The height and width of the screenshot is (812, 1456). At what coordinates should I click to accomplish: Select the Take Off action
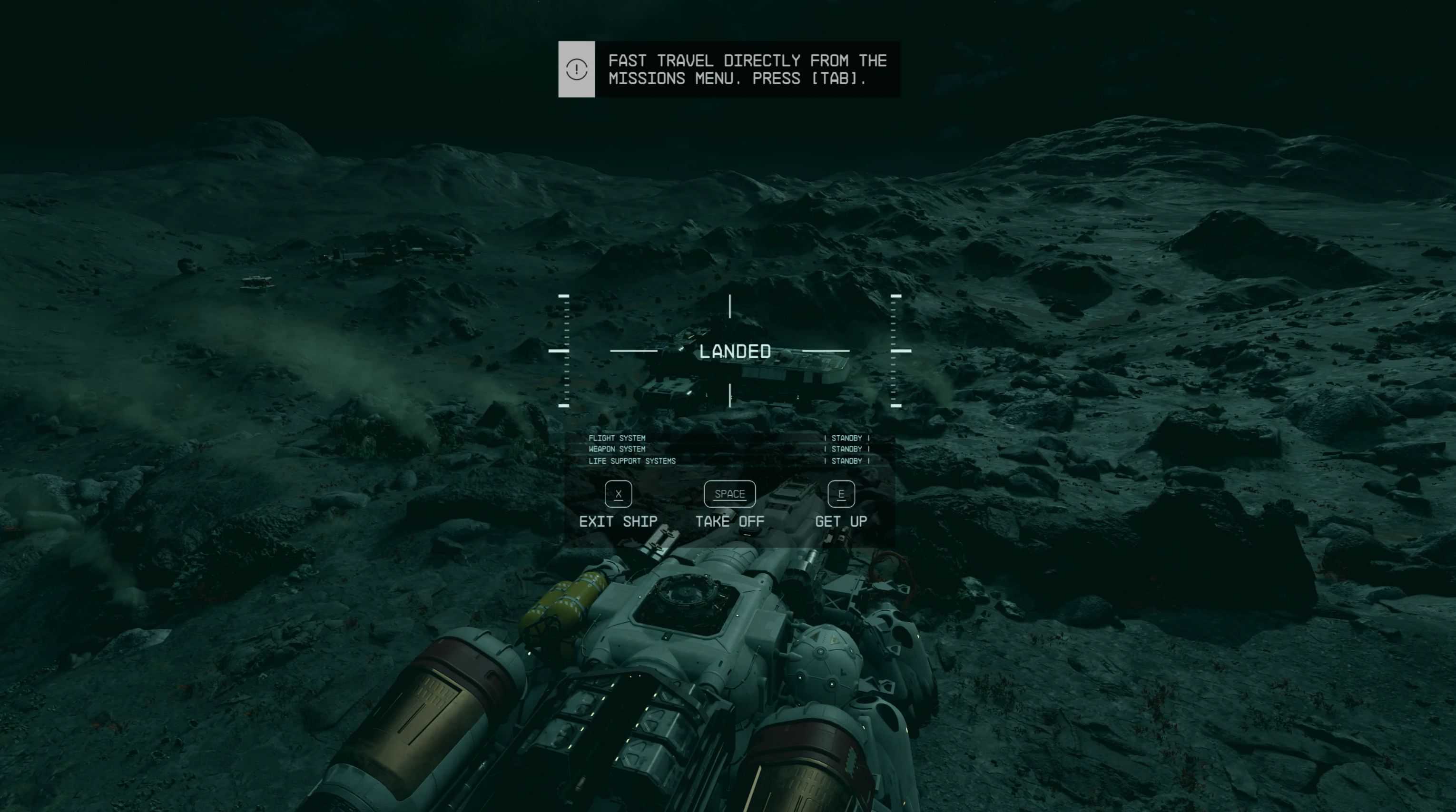pos(730,506)
